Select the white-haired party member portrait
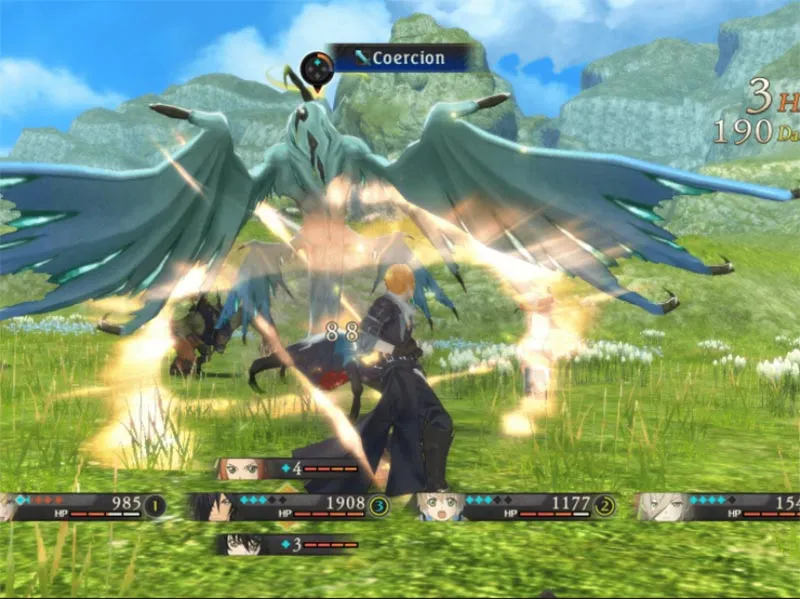This screenshot has height=599, width=800. pos(654,506)
